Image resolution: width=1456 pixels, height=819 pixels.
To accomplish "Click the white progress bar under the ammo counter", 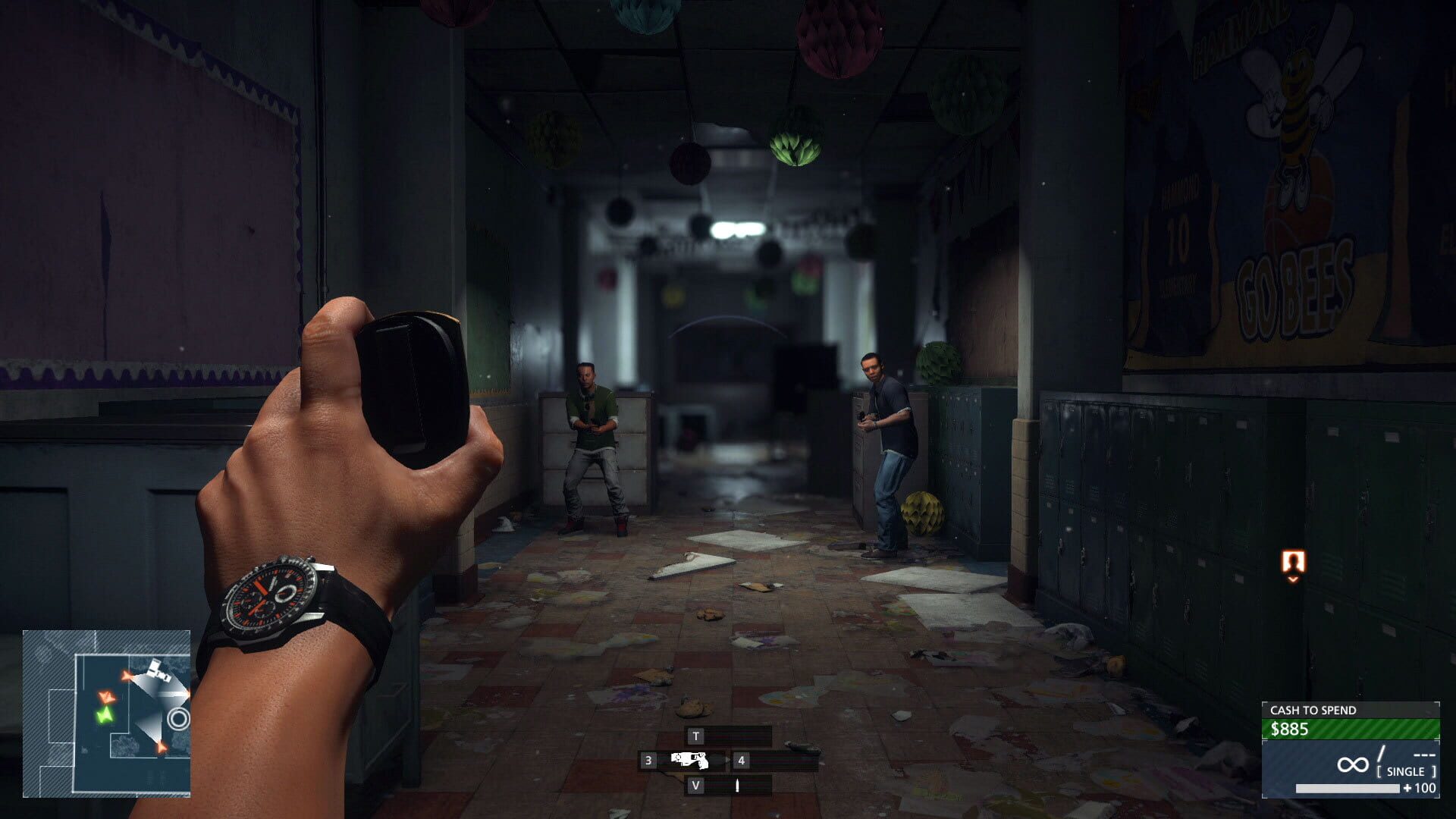I will coord(1348,789).
